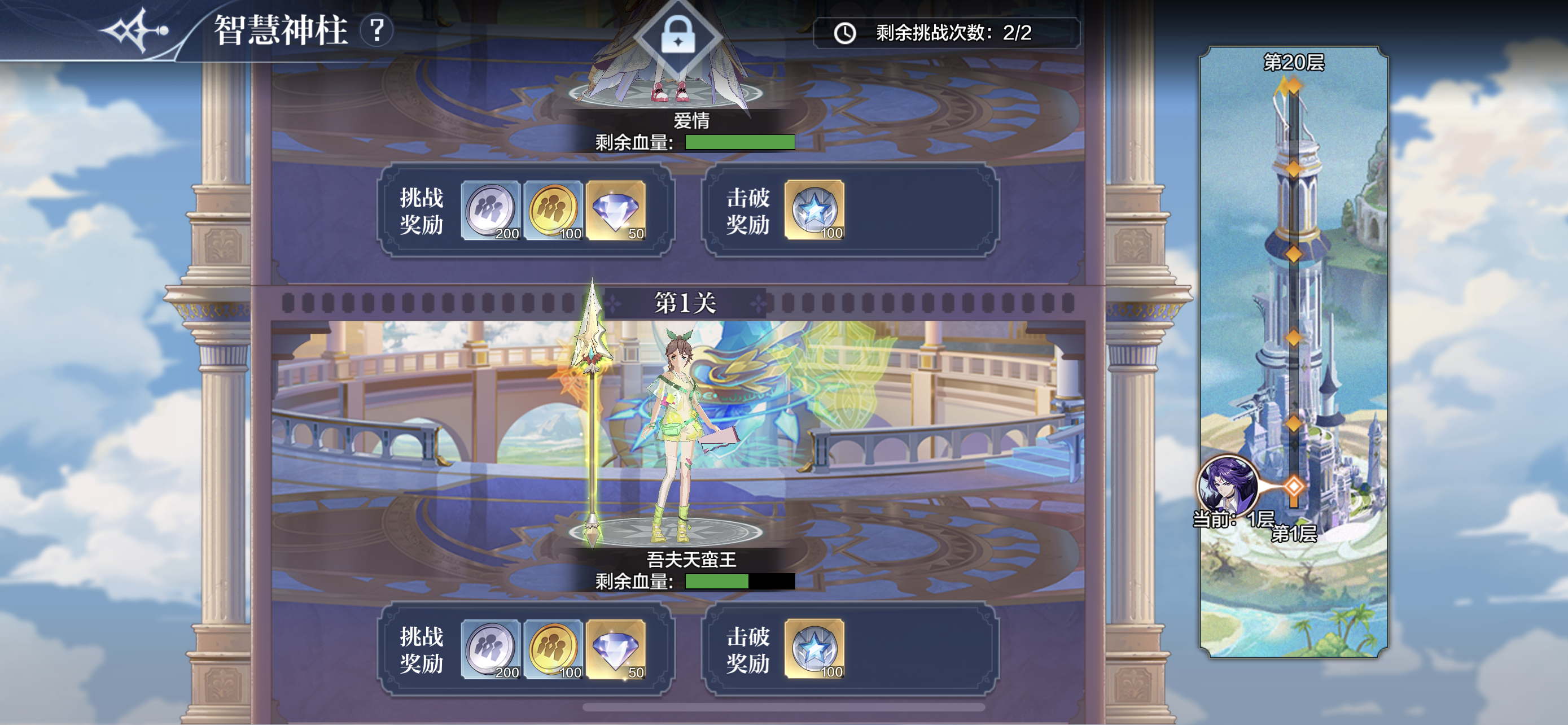Jump to the 第20层 top tower marker

coord(1290,86)
